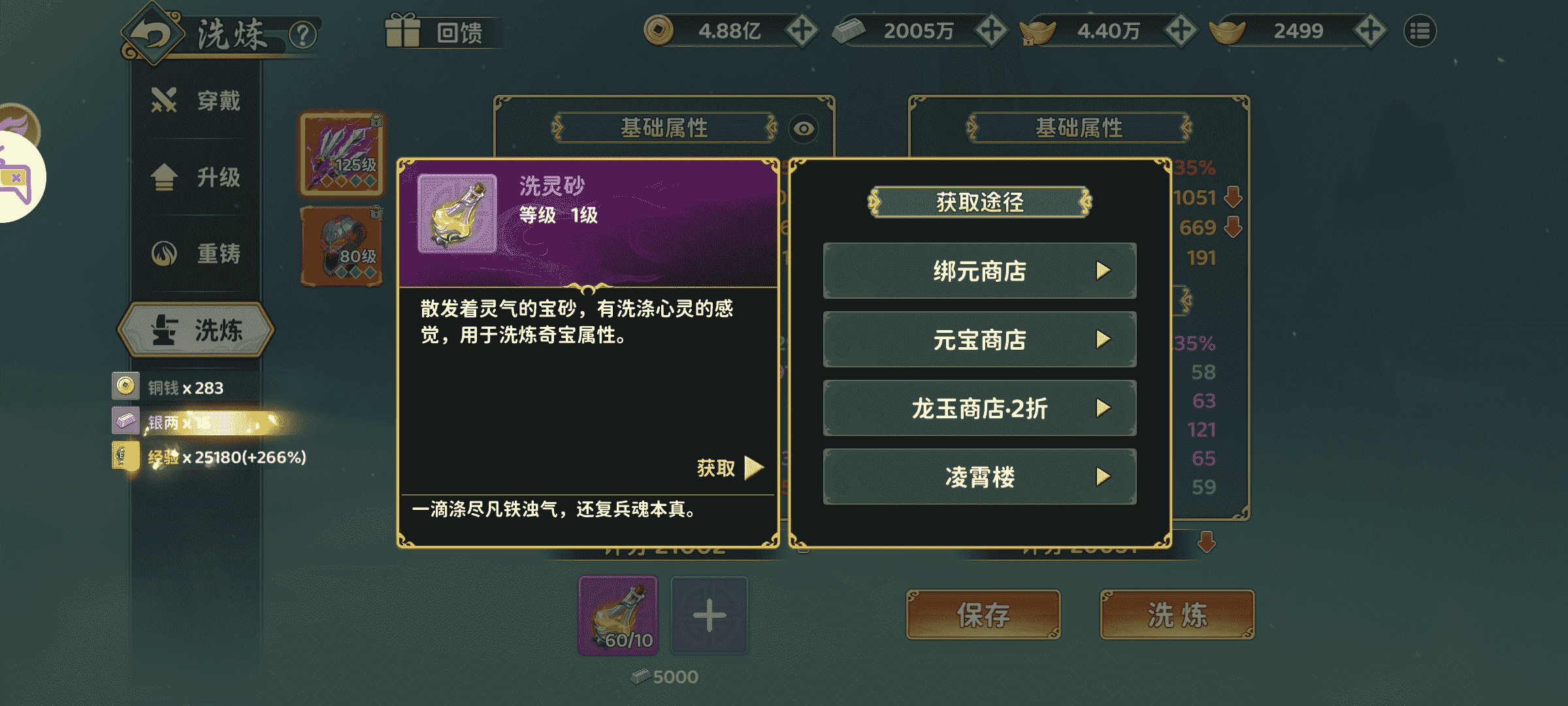Expand the 元宝商店 arrow
This screenshot has height=706, width=1568.
(x=1104, y=339)
